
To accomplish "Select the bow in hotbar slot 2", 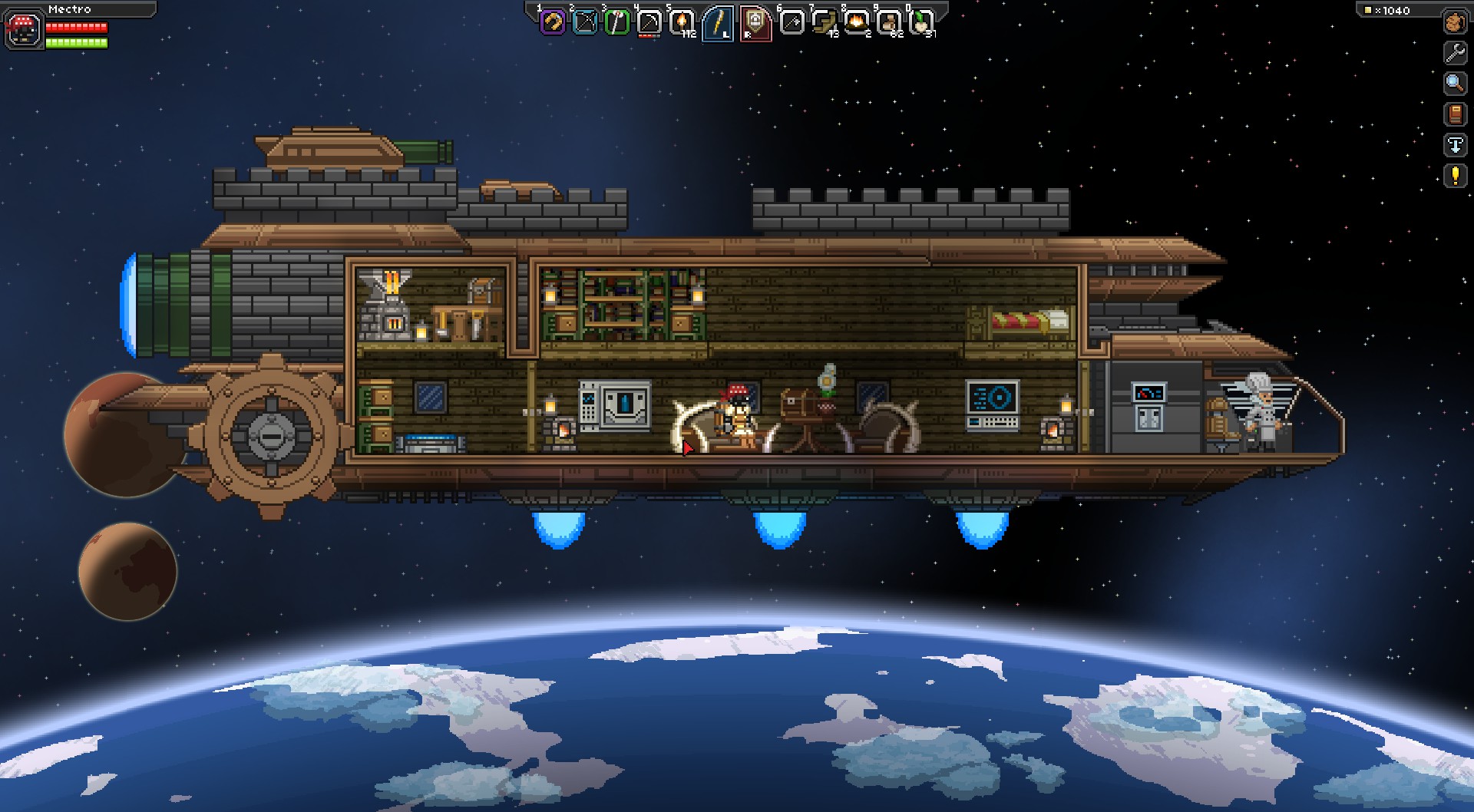I will point(585,22).
